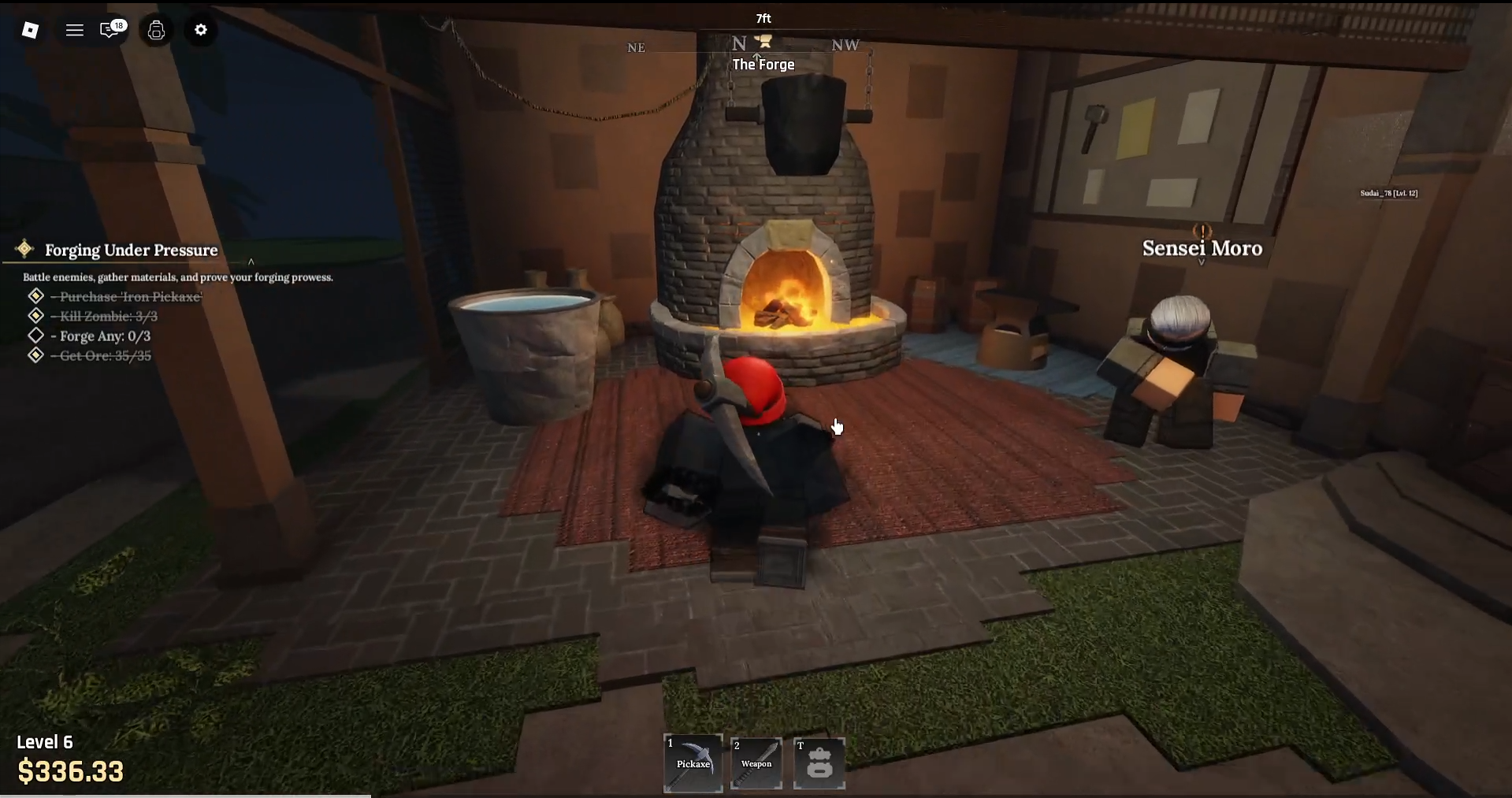
Task: Open the Roblox logo menu button
Action: click(x=31, y=30)
